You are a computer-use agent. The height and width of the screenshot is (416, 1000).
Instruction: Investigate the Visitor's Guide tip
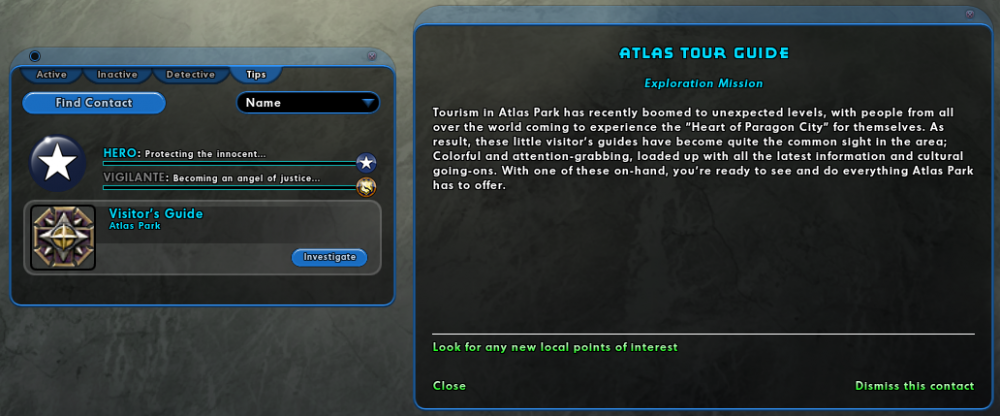coord(329,257)
